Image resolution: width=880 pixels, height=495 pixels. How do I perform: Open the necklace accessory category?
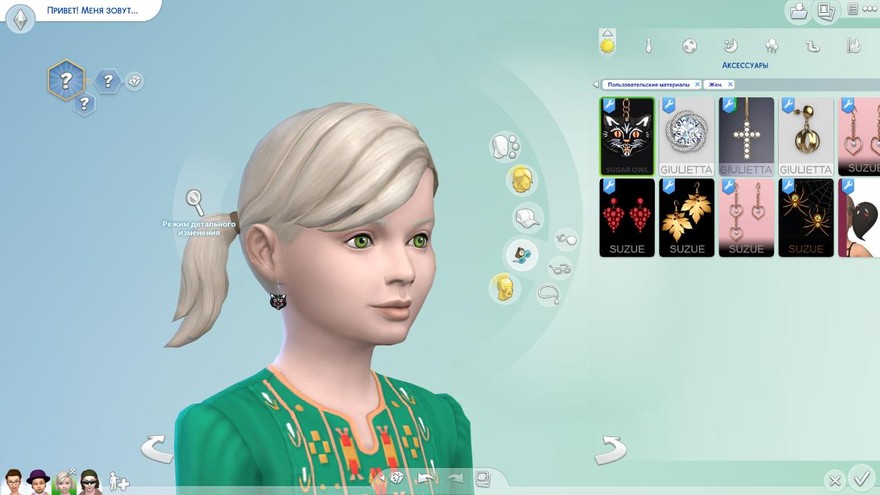click(x=548, y=294)
